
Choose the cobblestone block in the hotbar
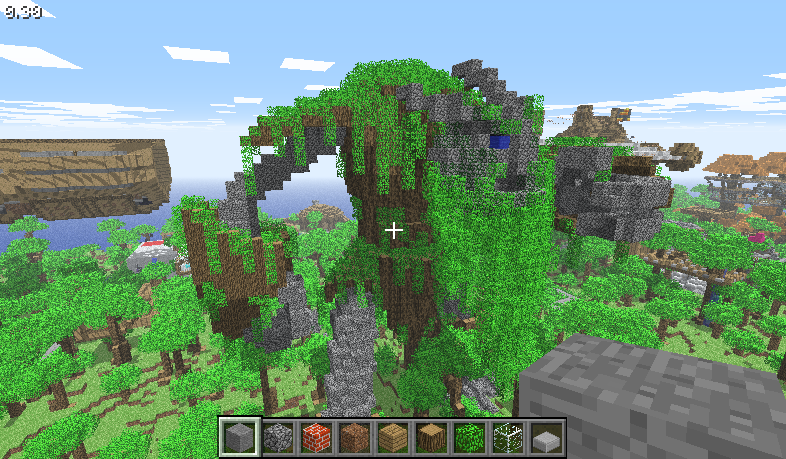(276, 437)
